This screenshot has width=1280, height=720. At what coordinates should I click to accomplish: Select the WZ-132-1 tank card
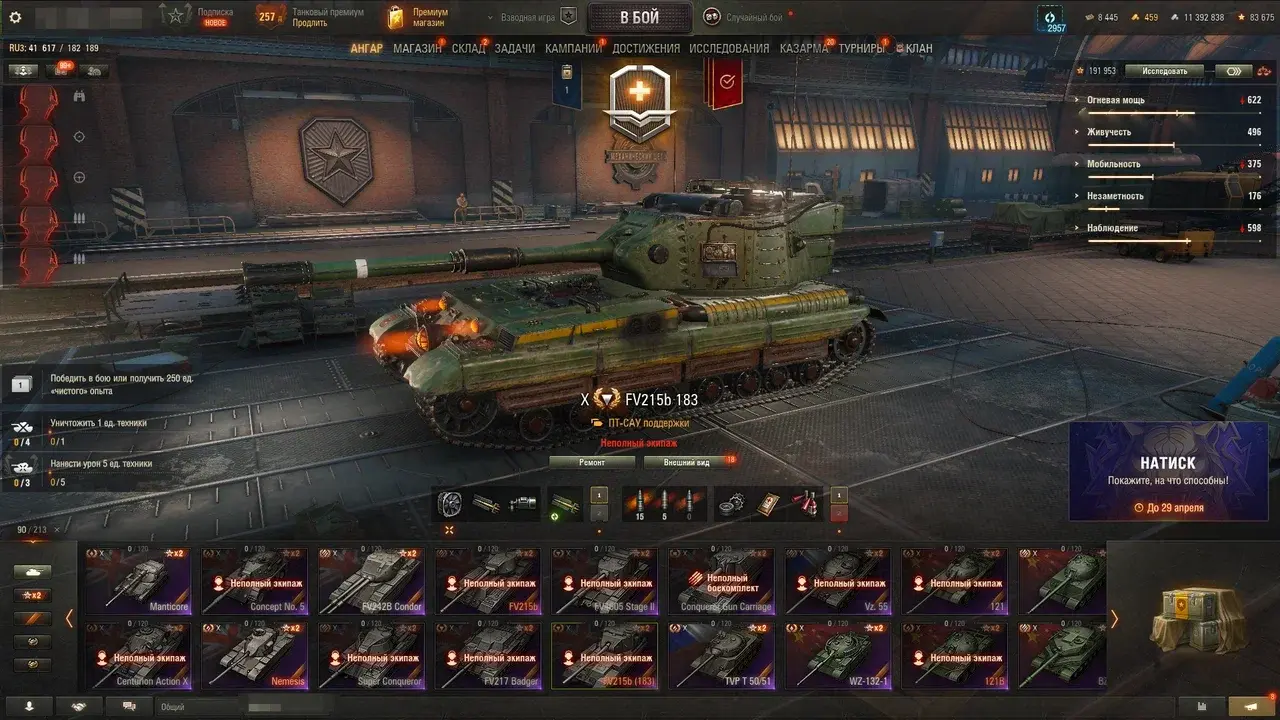point(838,655)
